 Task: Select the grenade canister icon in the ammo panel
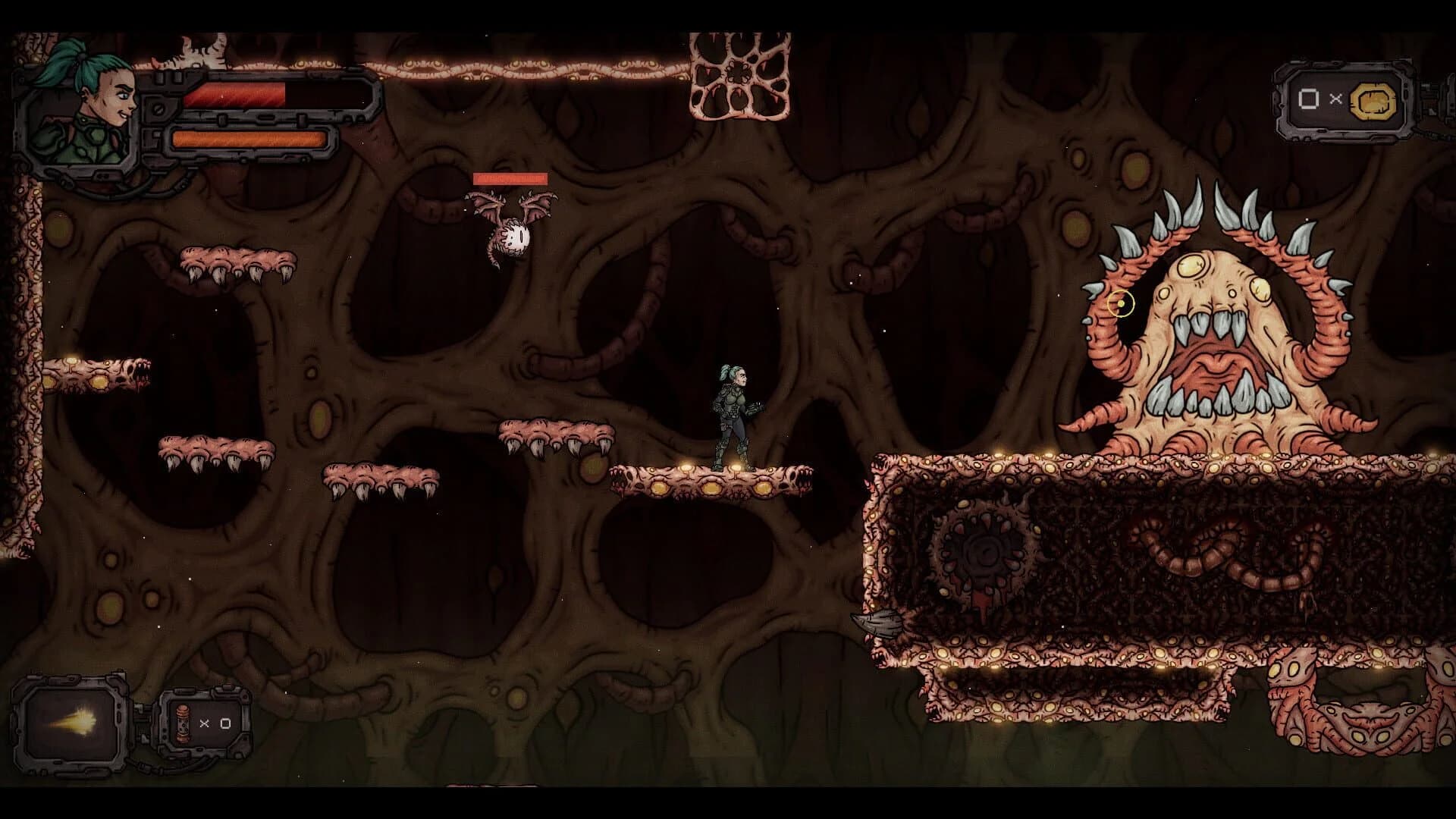tap(182, 724)
